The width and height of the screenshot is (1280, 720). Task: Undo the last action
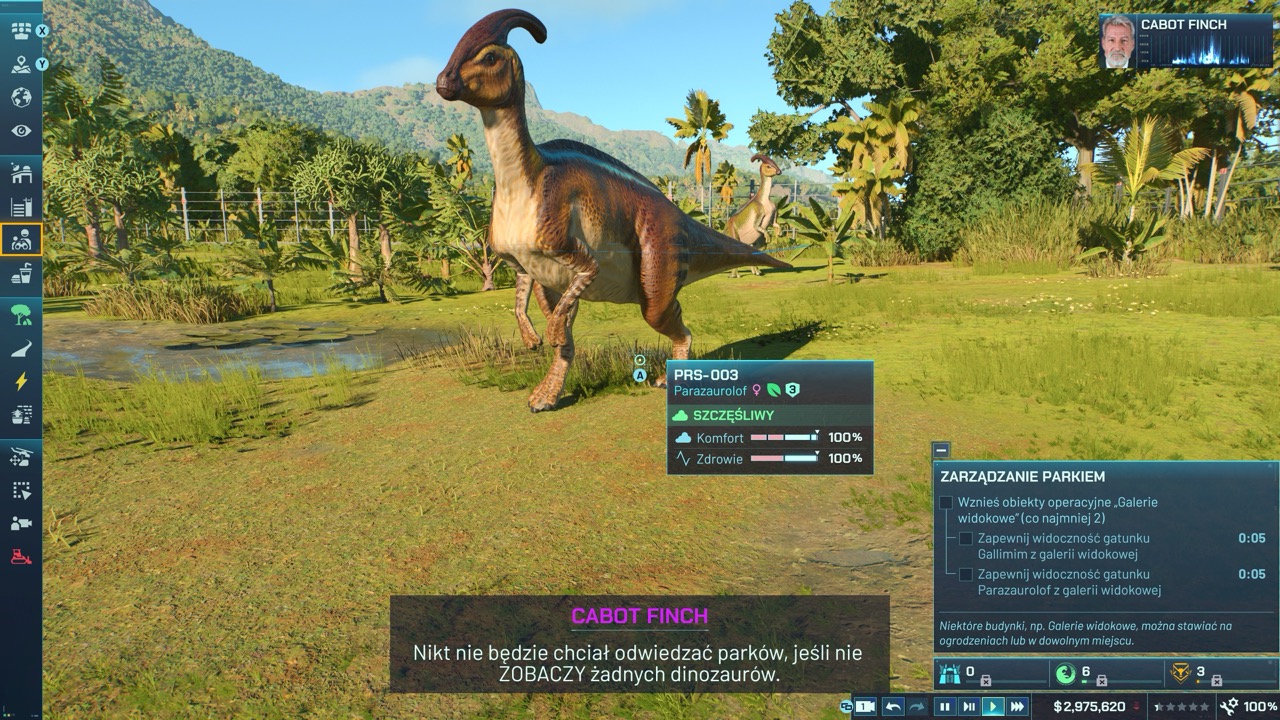(x=893, y=707)
